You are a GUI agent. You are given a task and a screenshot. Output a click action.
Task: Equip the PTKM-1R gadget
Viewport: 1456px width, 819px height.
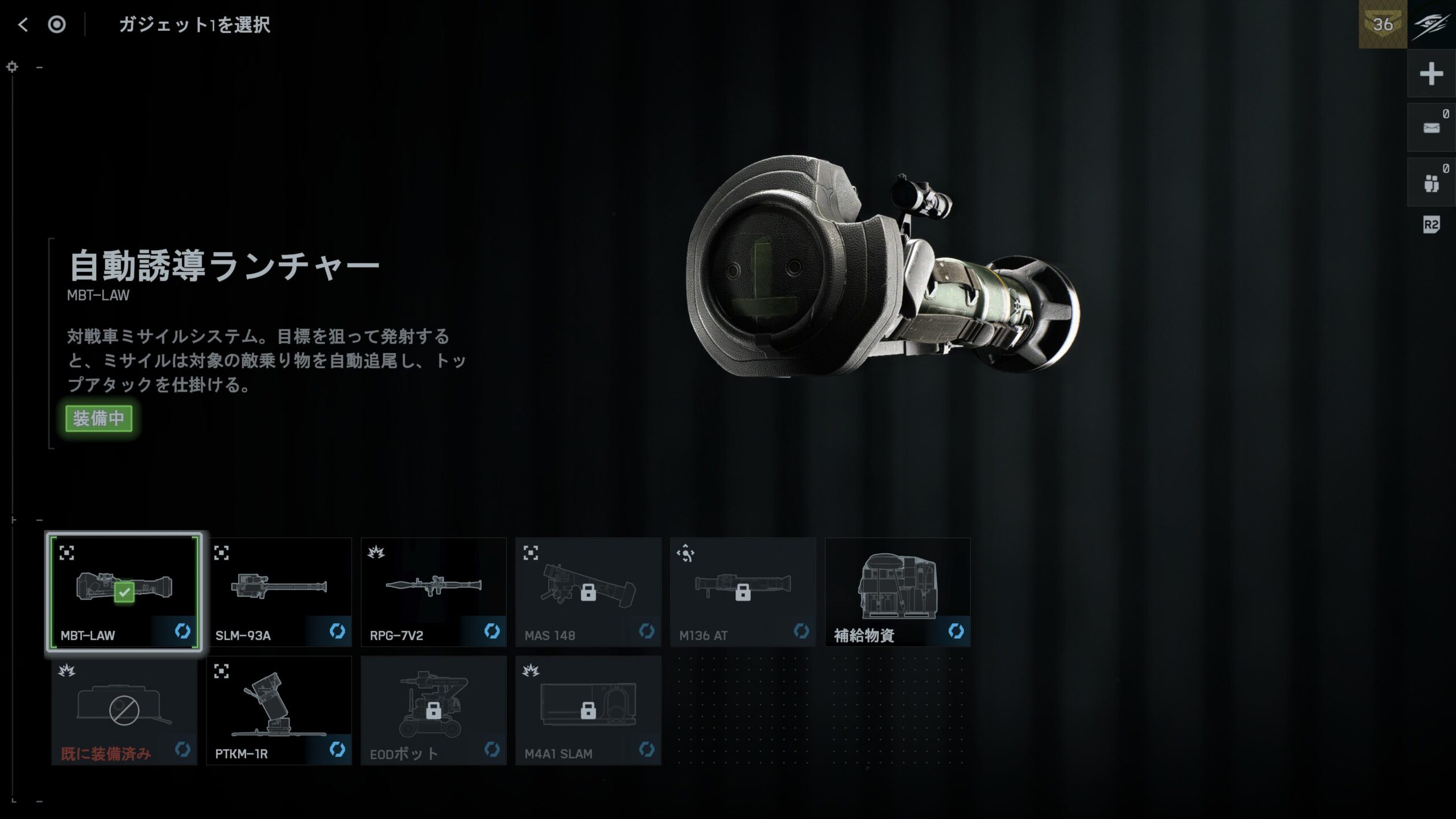(x=279, y=710)
